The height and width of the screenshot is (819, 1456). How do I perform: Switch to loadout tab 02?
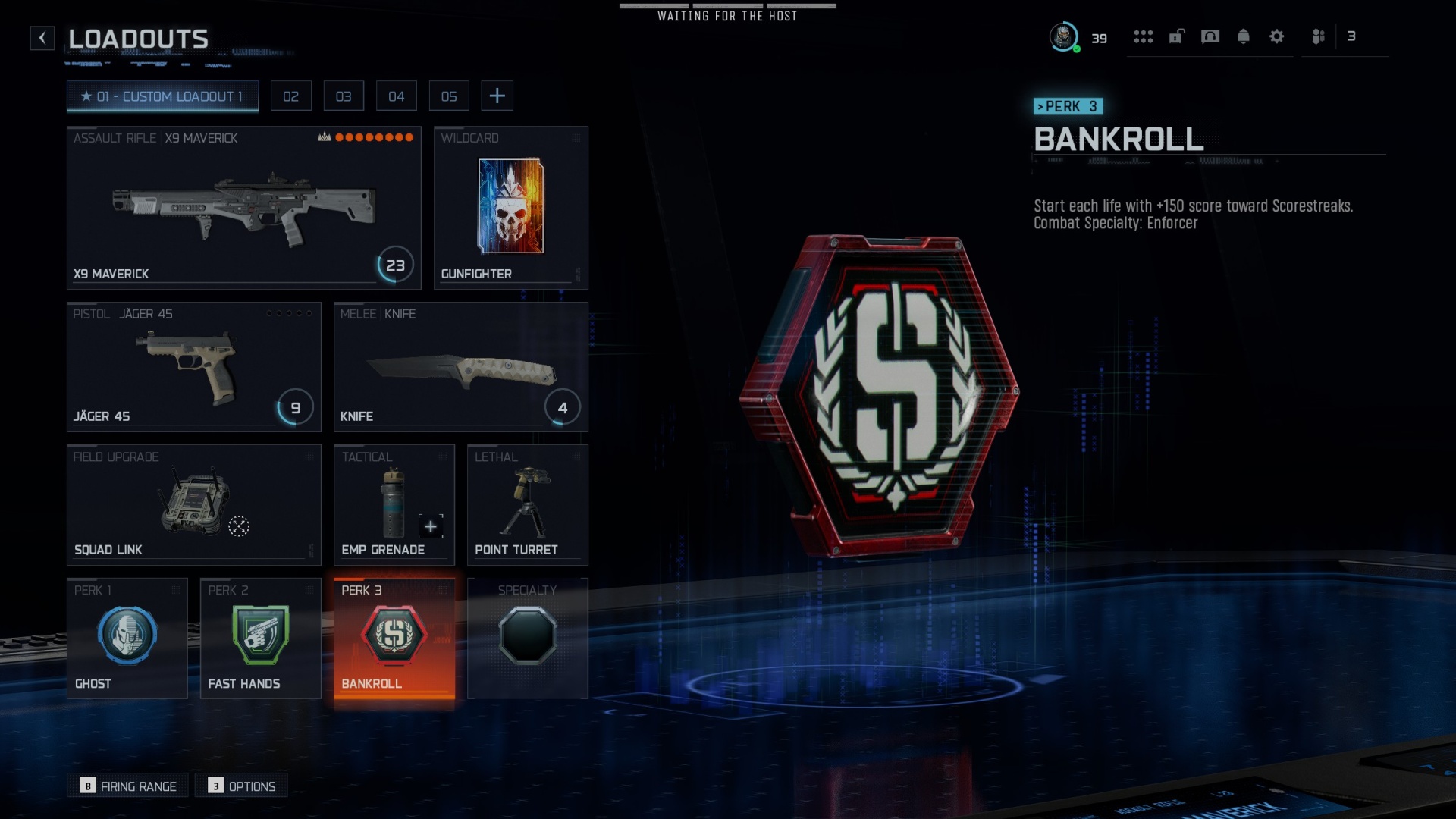[x=291, y=96]
